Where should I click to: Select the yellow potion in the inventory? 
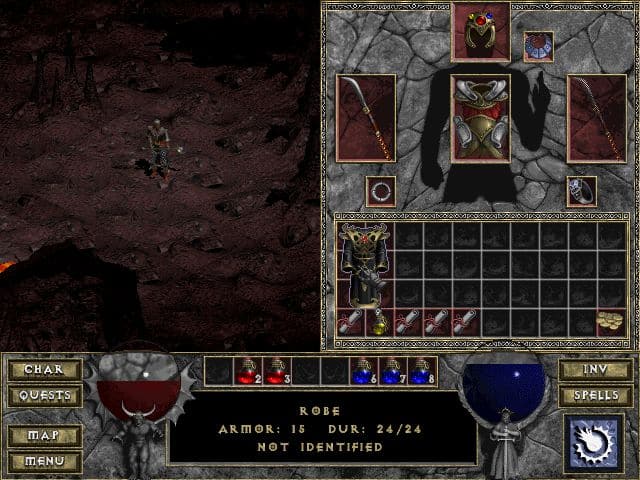pos(379,323)
